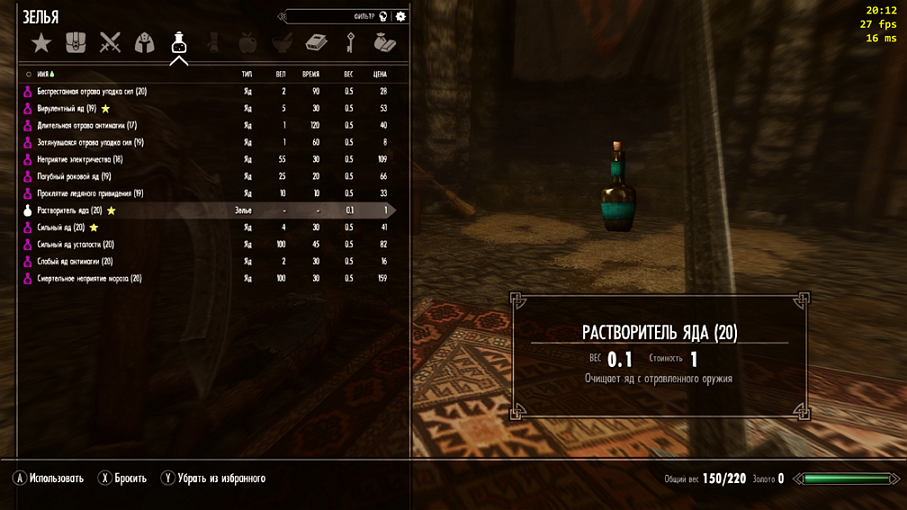Open the Favorites star category
907x510 pixels.
[x=41, y=43]
